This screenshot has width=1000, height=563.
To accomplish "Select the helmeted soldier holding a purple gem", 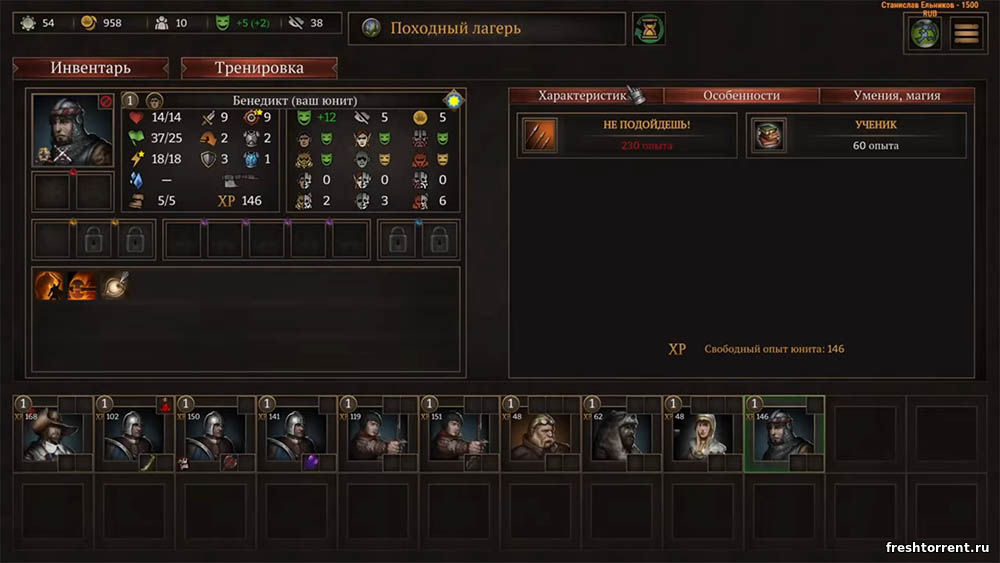I will [298, 434].
